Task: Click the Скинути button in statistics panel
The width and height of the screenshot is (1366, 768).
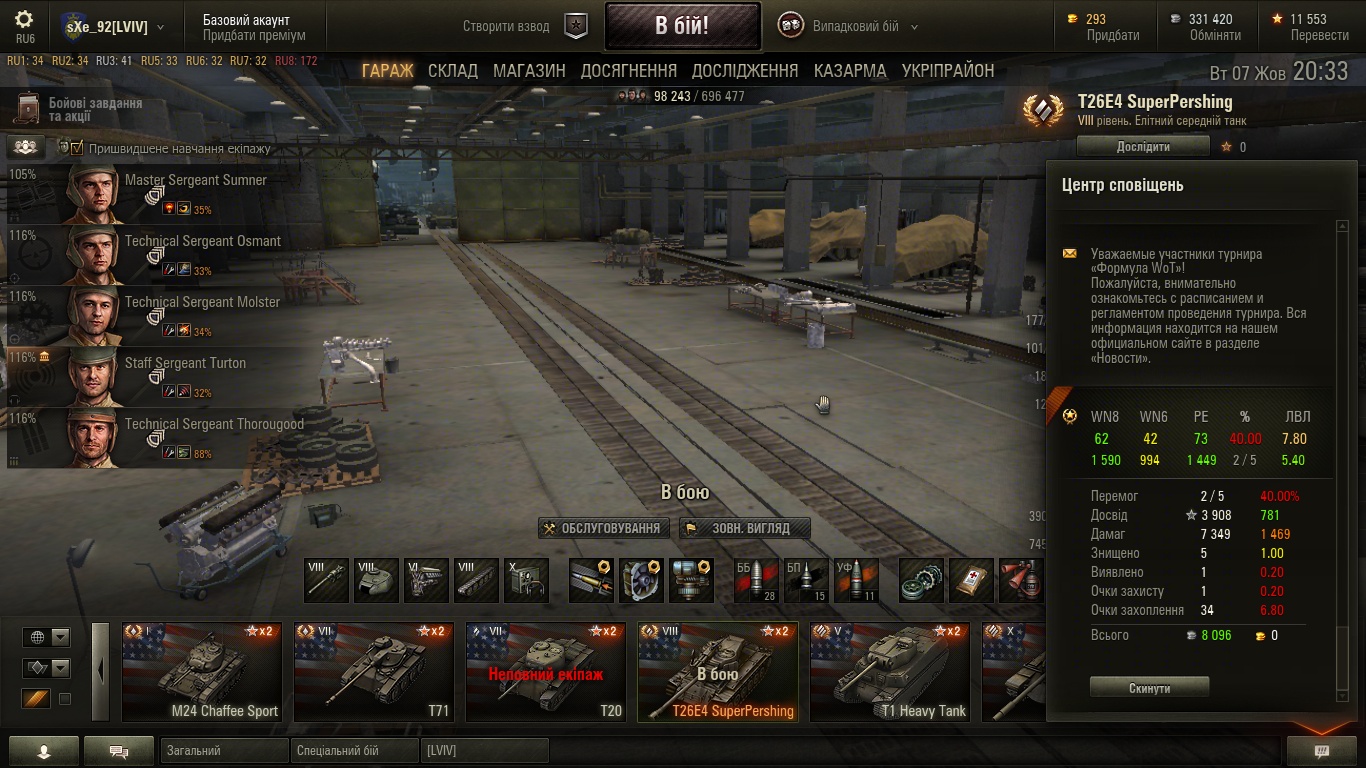Action: click(1149, 688)
